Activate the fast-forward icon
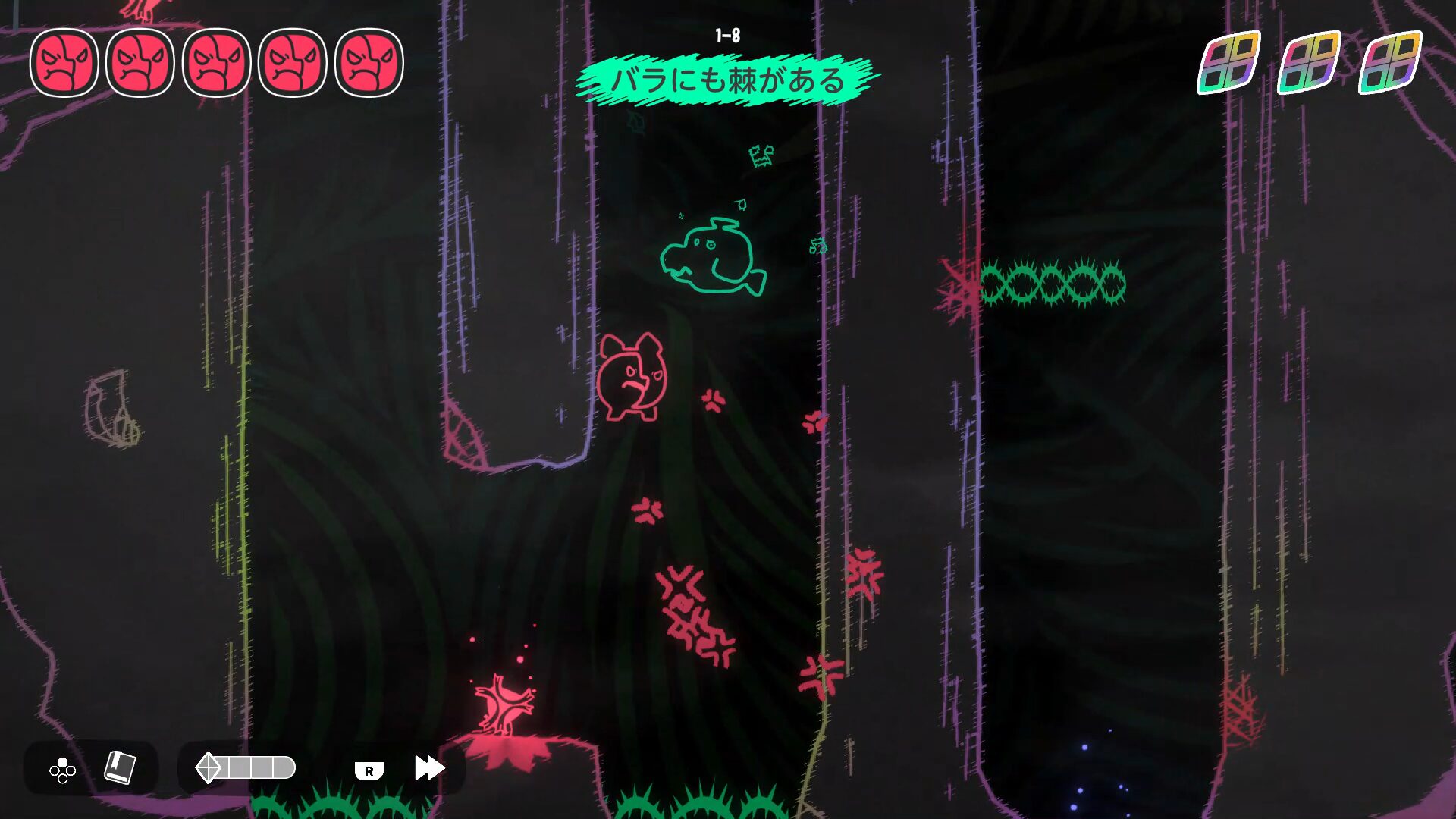The height and width of the screenshot is (819, 1456). point(428,767)
